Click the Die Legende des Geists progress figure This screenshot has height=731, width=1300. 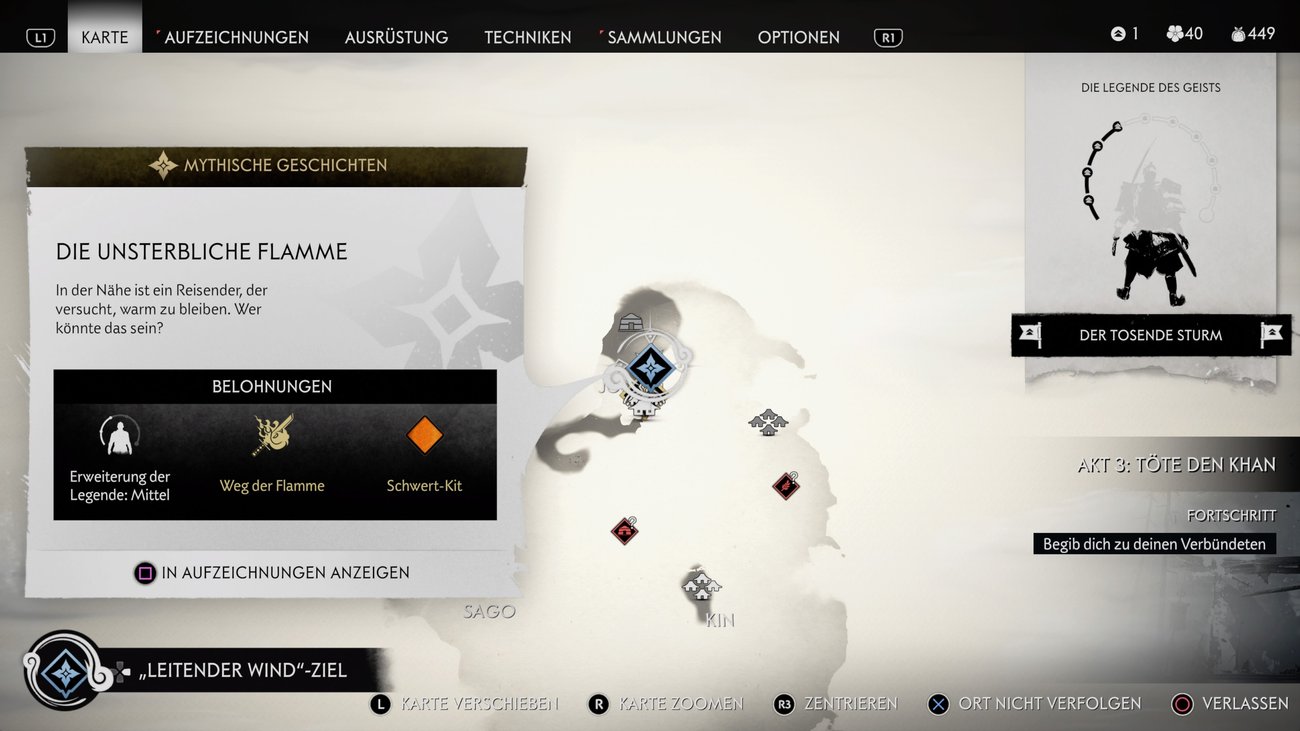pos(1151,210)
